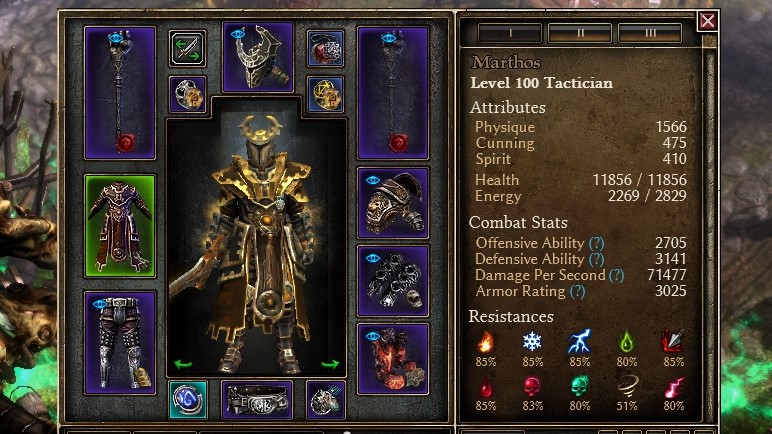Image resolution: width=772 pixels, height=434 pixels.
Task: Select the off-hand weapon slot
Action: pos(393,93)
